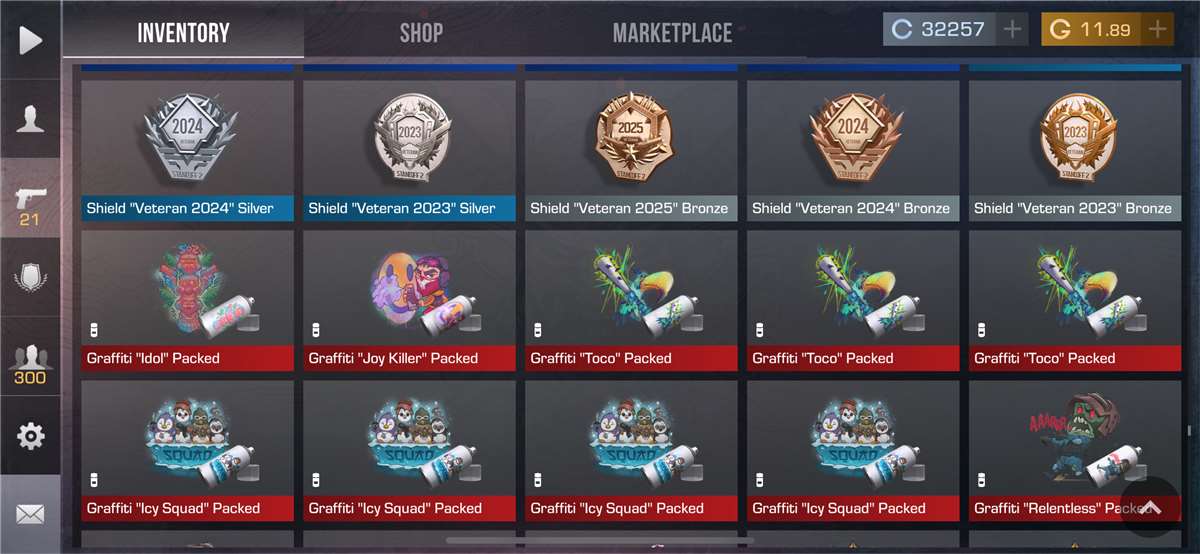
Task: Select the Shield "Veteran 2025" Bronze item
Action: pos(631,150)
